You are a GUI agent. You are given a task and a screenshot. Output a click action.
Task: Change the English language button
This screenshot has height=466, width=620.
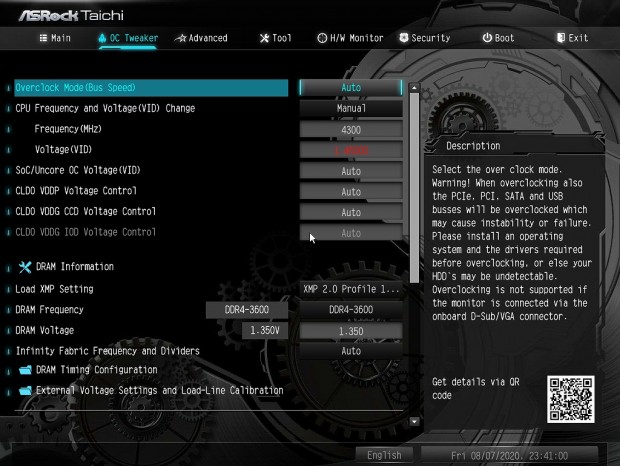click(x=384, y=455)
